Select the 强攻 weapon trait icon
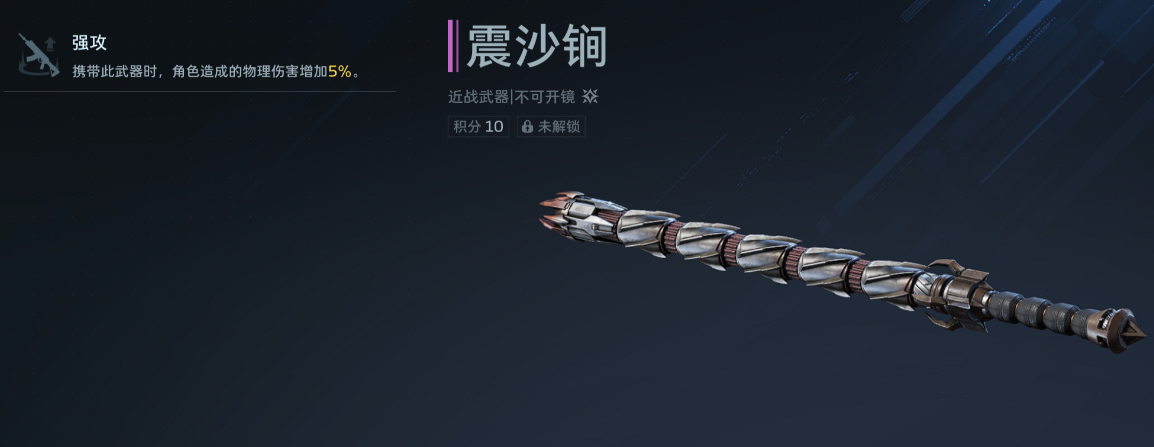The height and width of the screenshot is (447, 1154). point(38,54)
